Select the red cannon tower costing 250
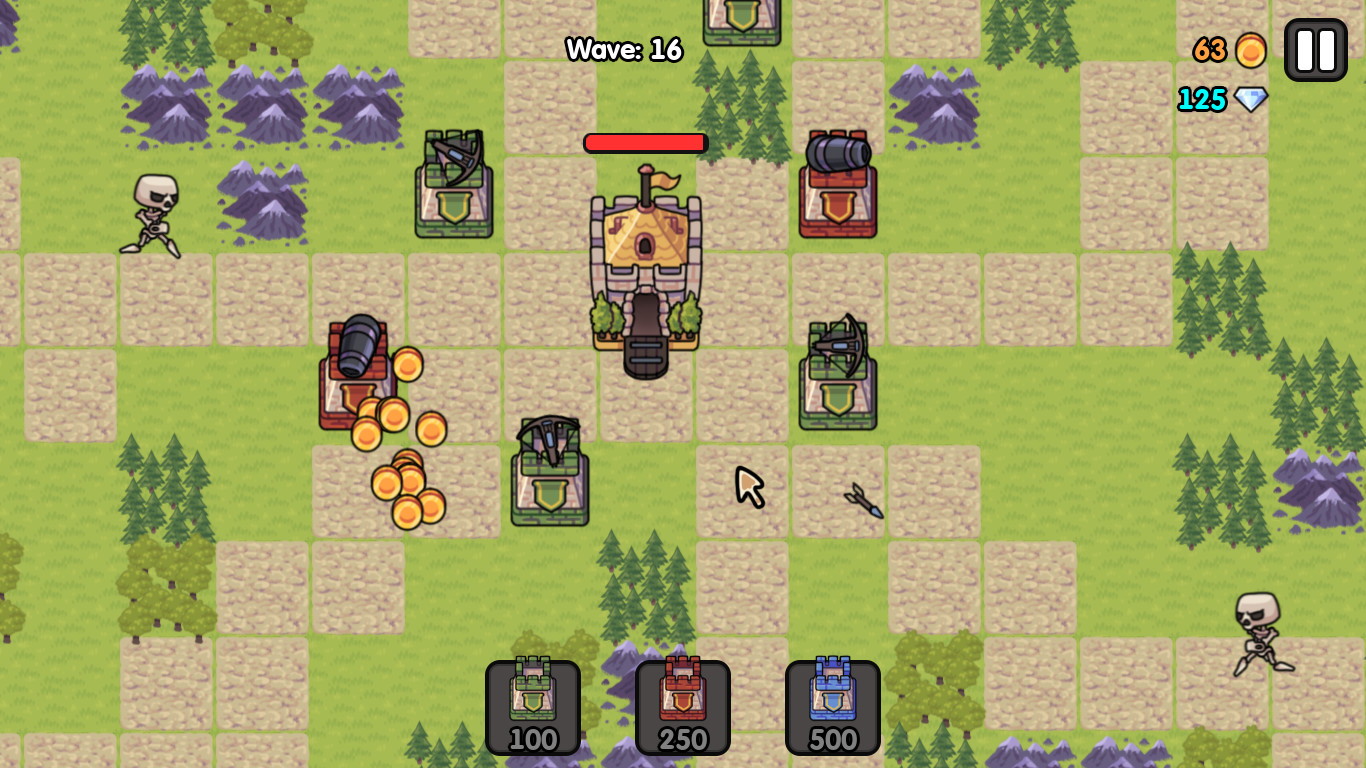 682,706
